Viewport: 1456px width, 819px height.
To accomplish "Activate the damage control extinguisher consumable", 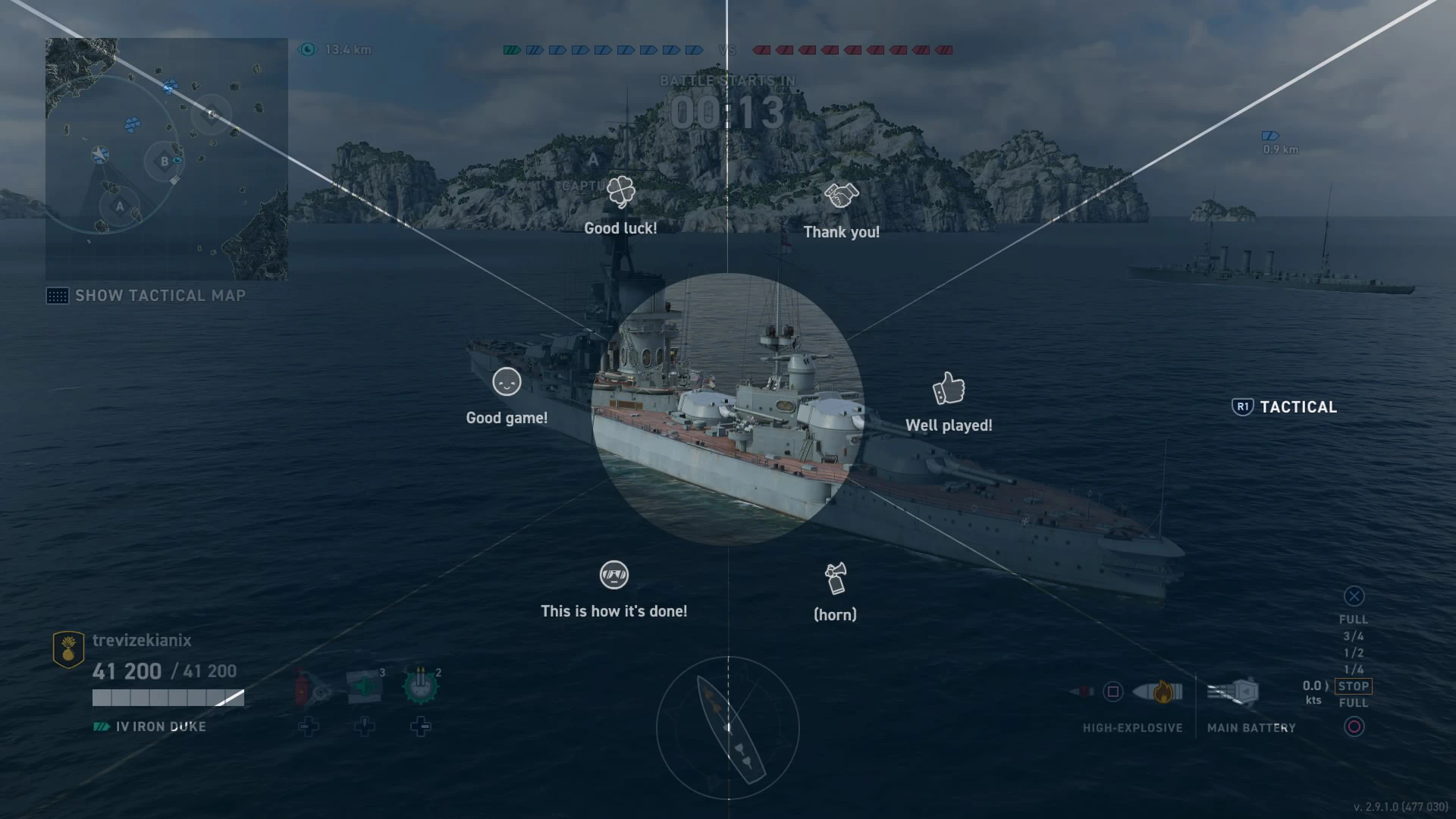I will pyautogui.click(x=313, y=687).
